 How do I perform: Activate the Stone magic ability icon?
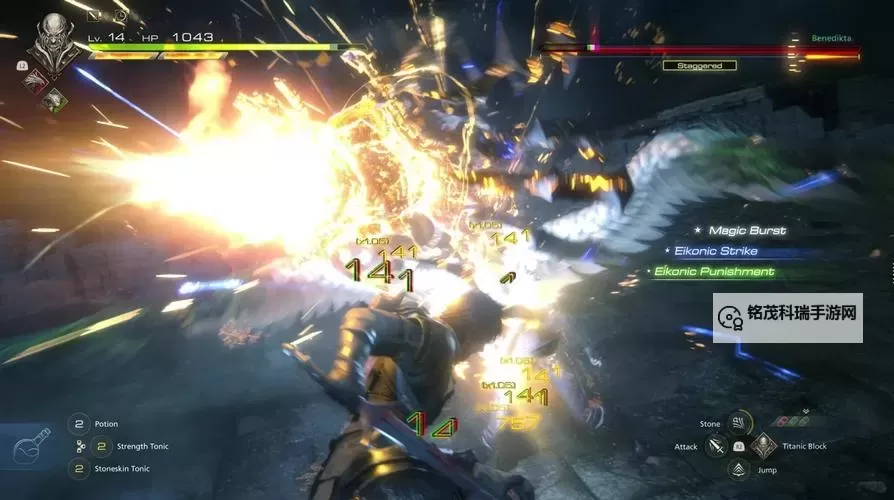point(738,423)
